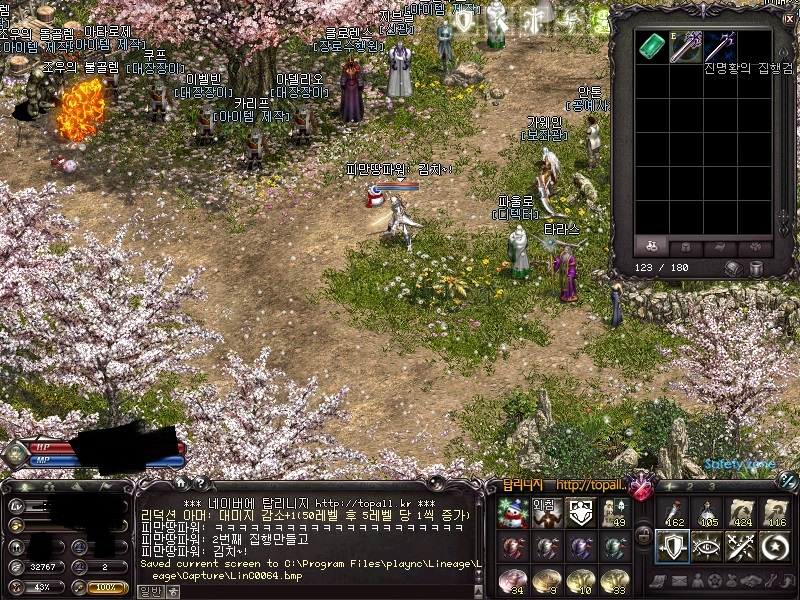
Task: Select the equipped sword marked E
Action: coord(685,47)
